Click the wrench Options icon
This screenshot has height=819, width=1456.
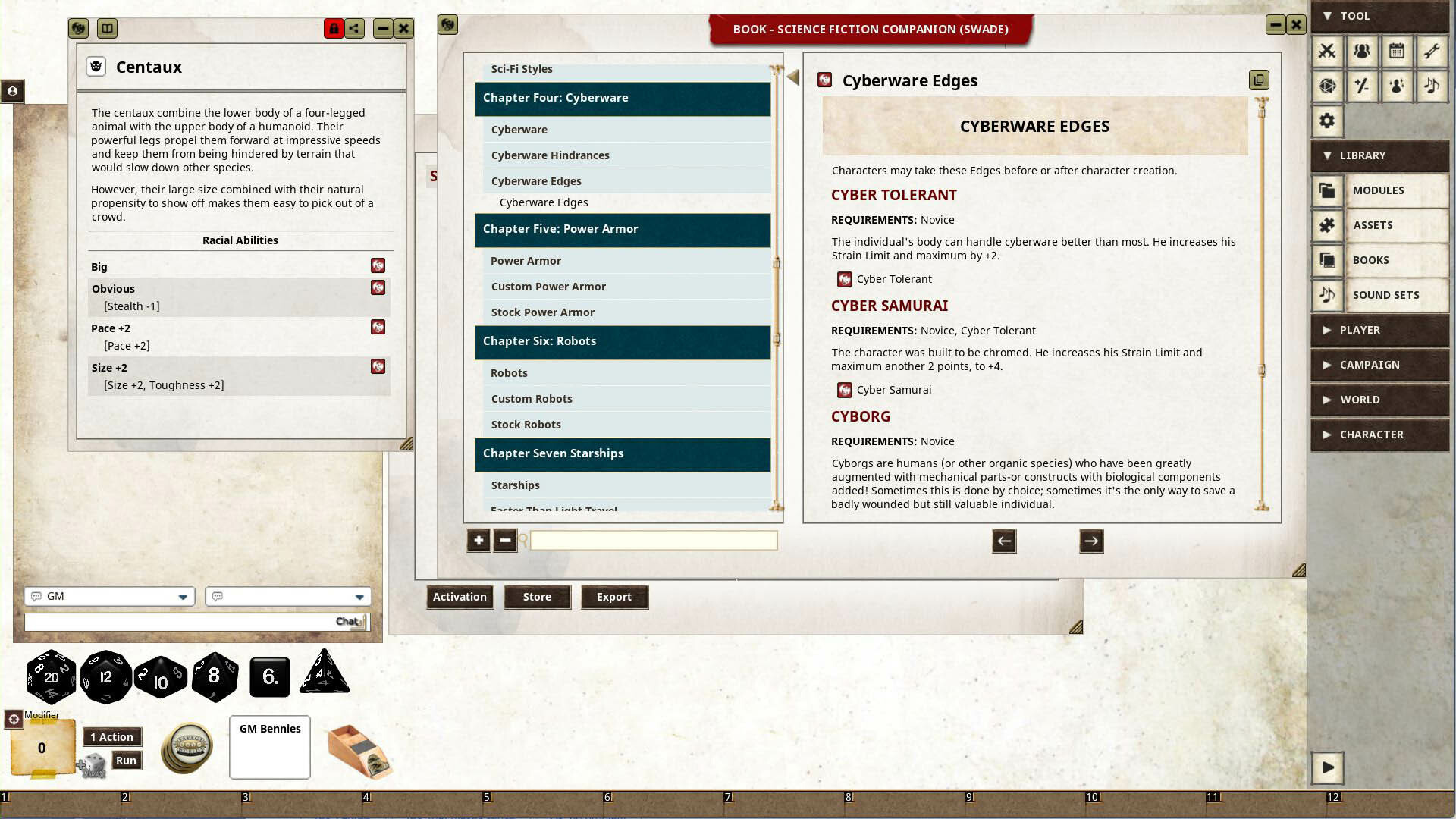click(x=1433, y=52)
